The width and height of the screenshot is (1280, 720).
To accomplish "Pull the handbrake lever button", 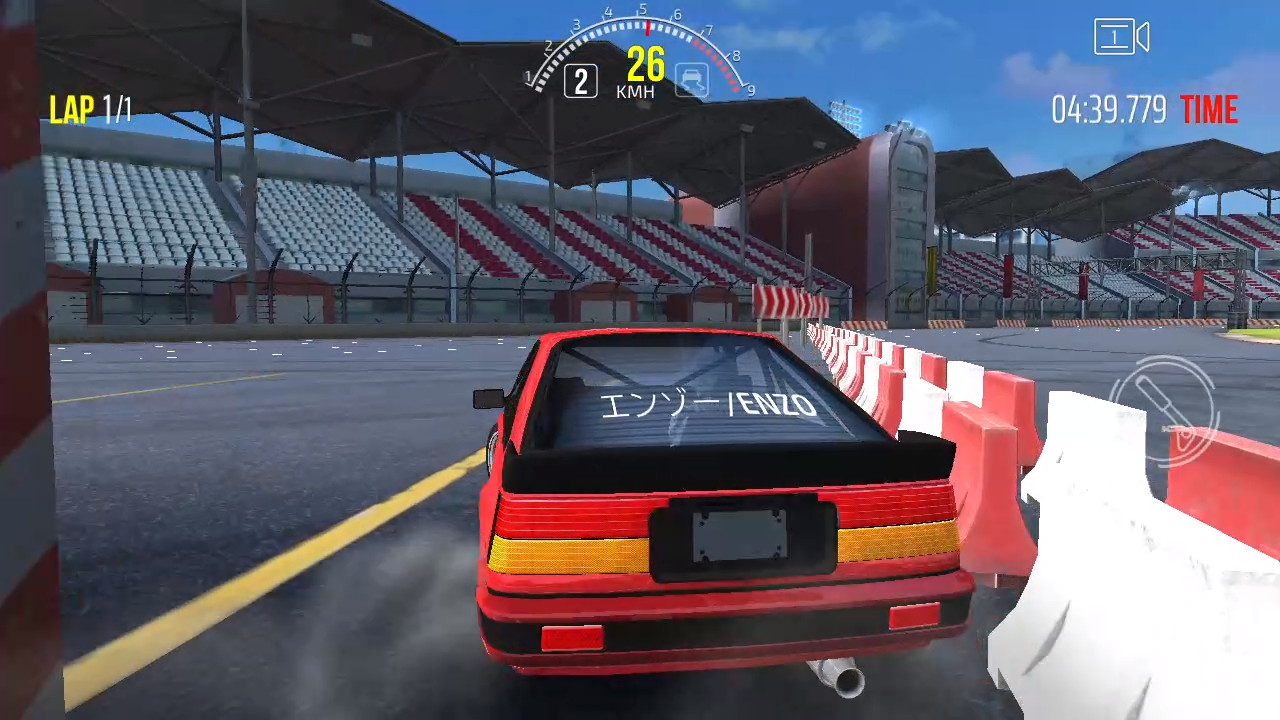I will [x=1165, y=411].
